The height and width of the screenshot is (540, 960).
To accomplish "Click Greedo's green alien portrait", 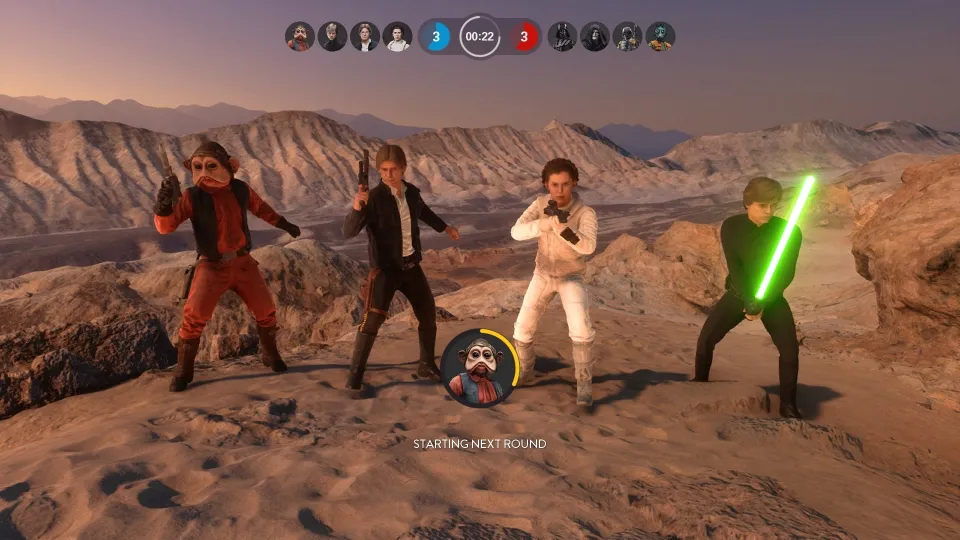I will (660, 37).
